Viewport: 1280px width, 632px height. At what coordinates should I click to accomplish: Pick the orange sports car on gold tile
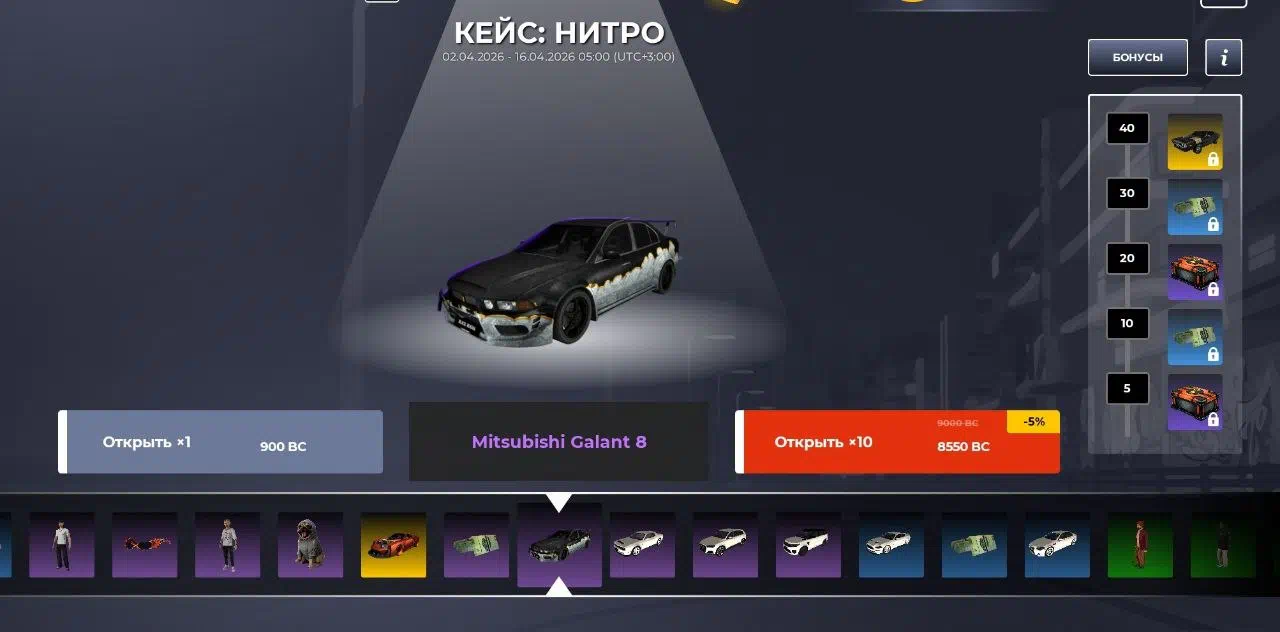point(393,545)
